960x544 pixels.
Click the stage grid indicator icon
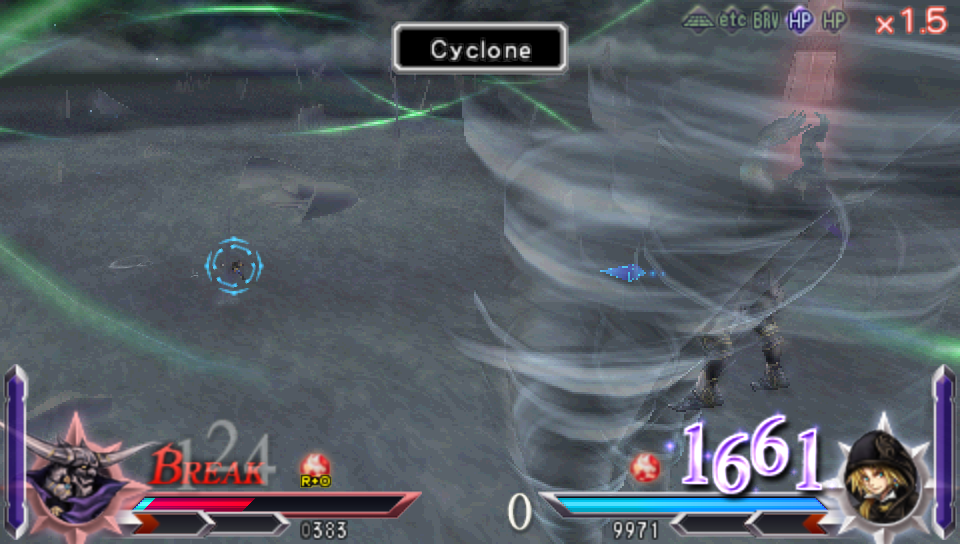697,20
